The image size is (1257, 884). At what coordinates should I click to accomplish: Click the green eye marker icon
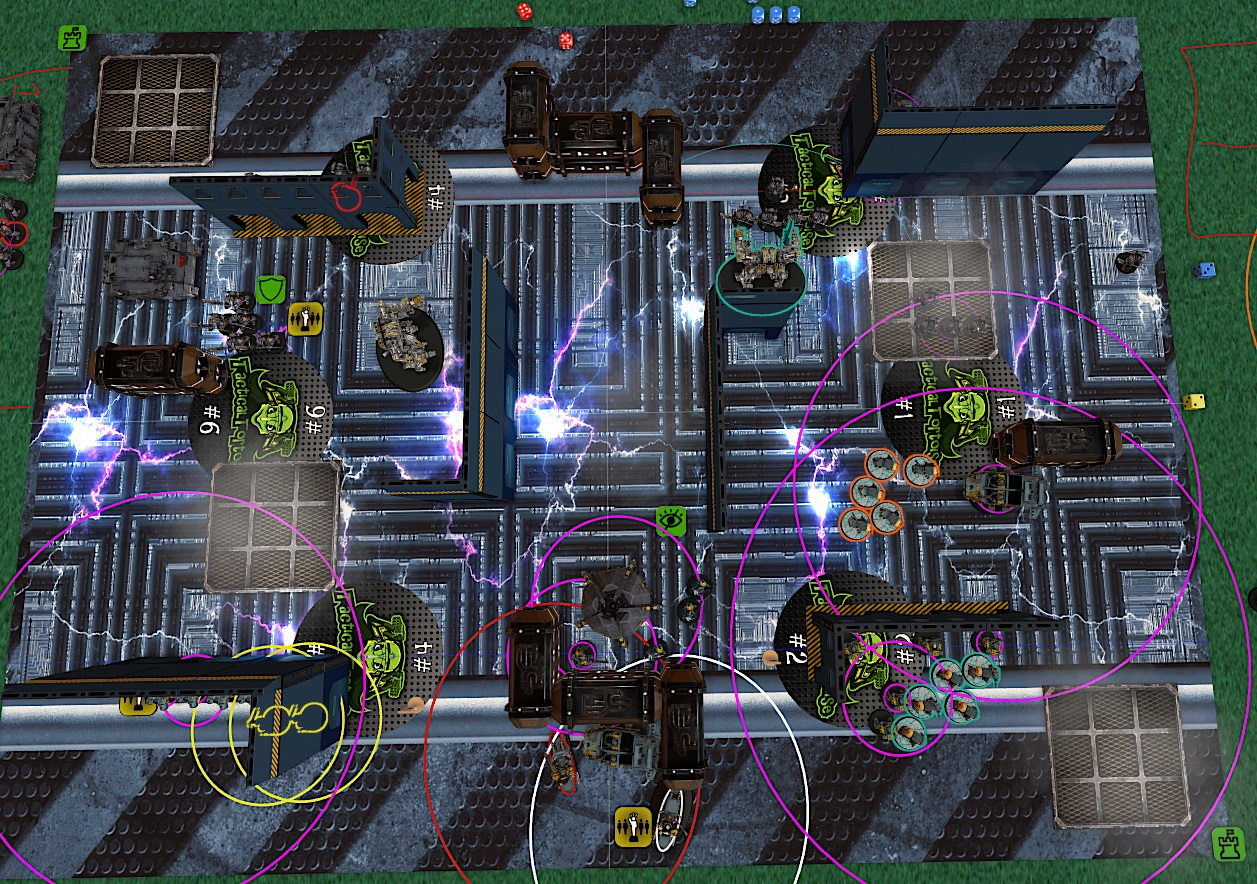[670, 518]
